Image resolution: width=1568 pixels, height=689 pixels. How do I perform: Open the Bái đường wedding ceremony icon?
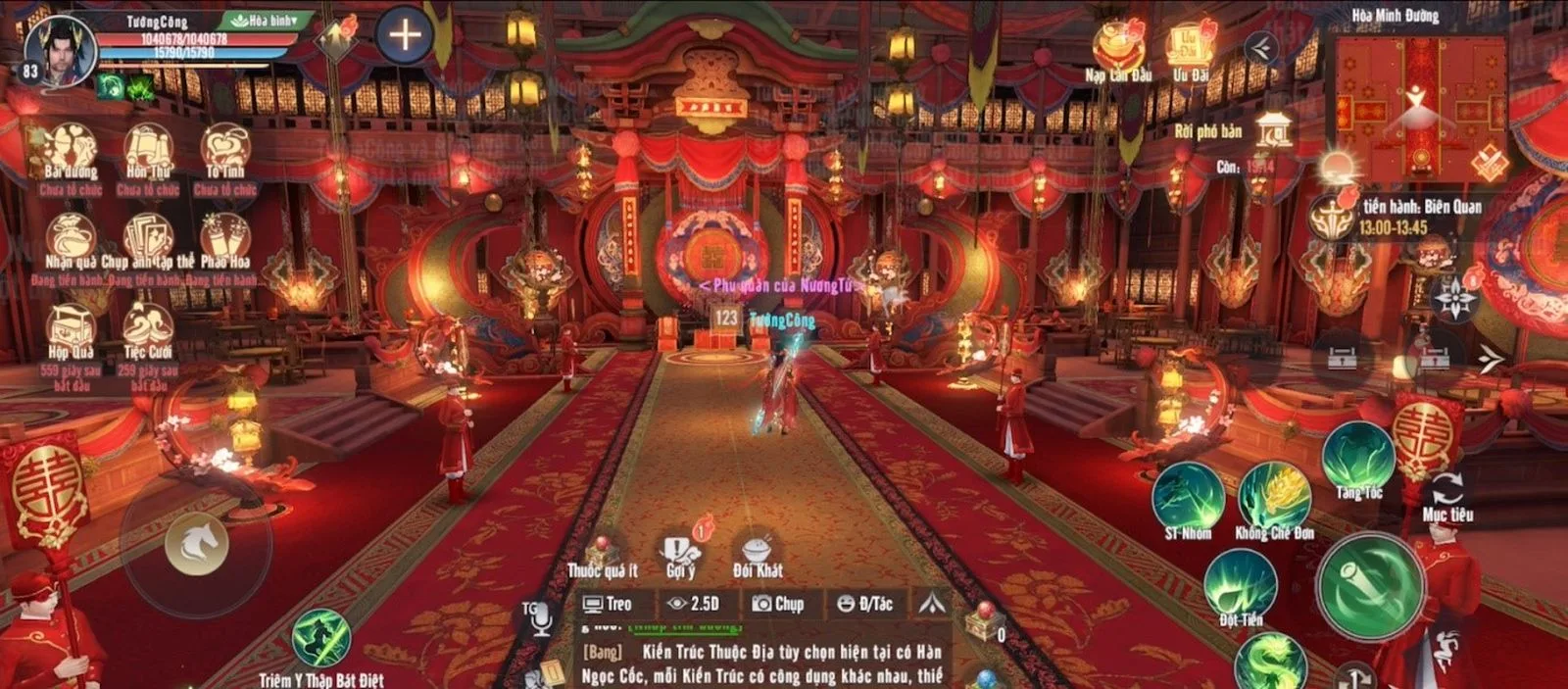pyautogui.click(x=71, y=151)
